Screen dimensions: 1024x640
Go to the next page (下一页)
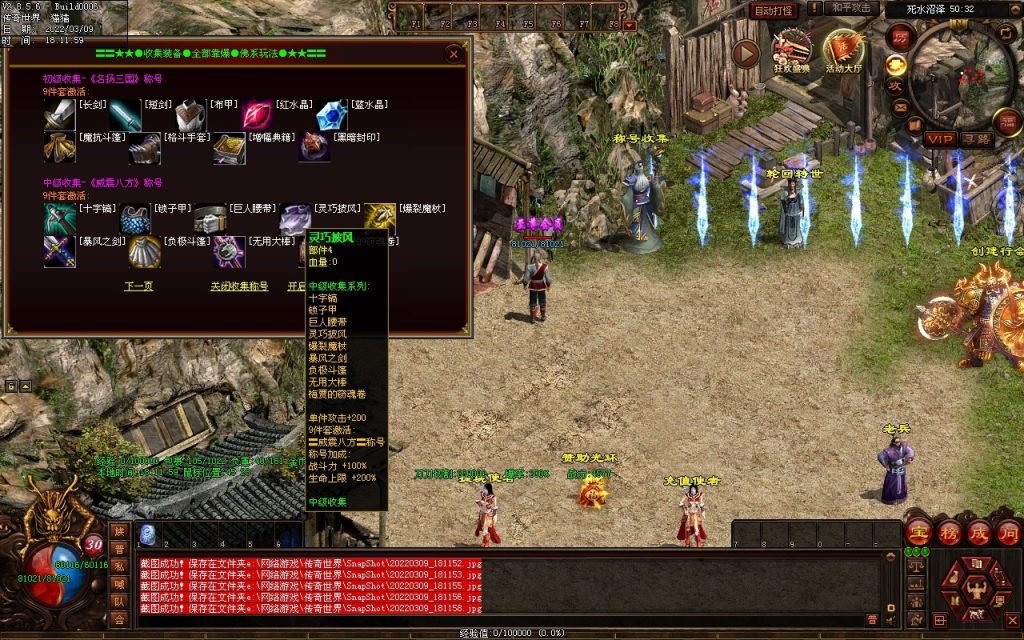[138, 286]
